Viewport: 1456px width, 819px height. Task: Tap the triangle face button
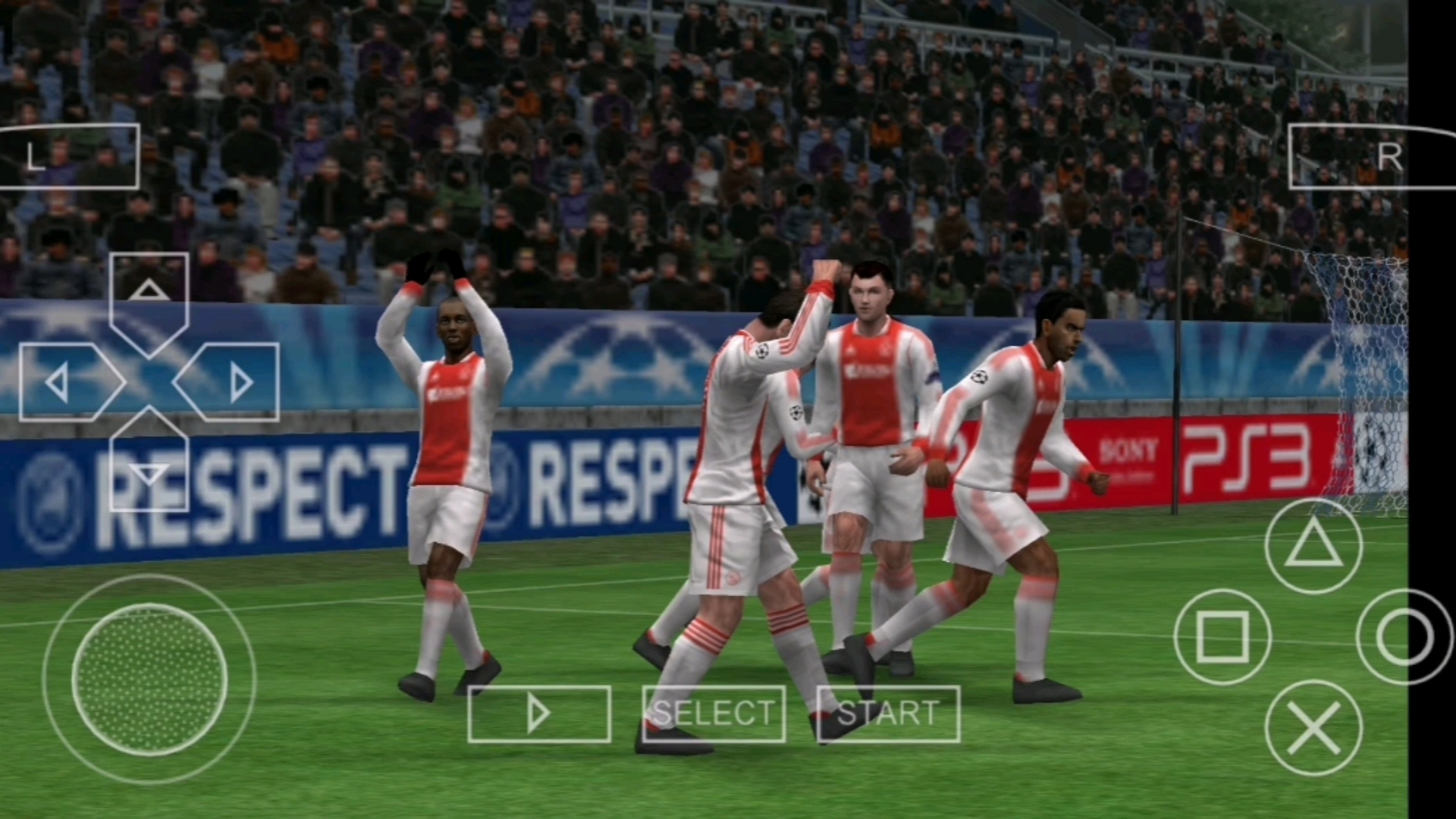(1313, 546)
